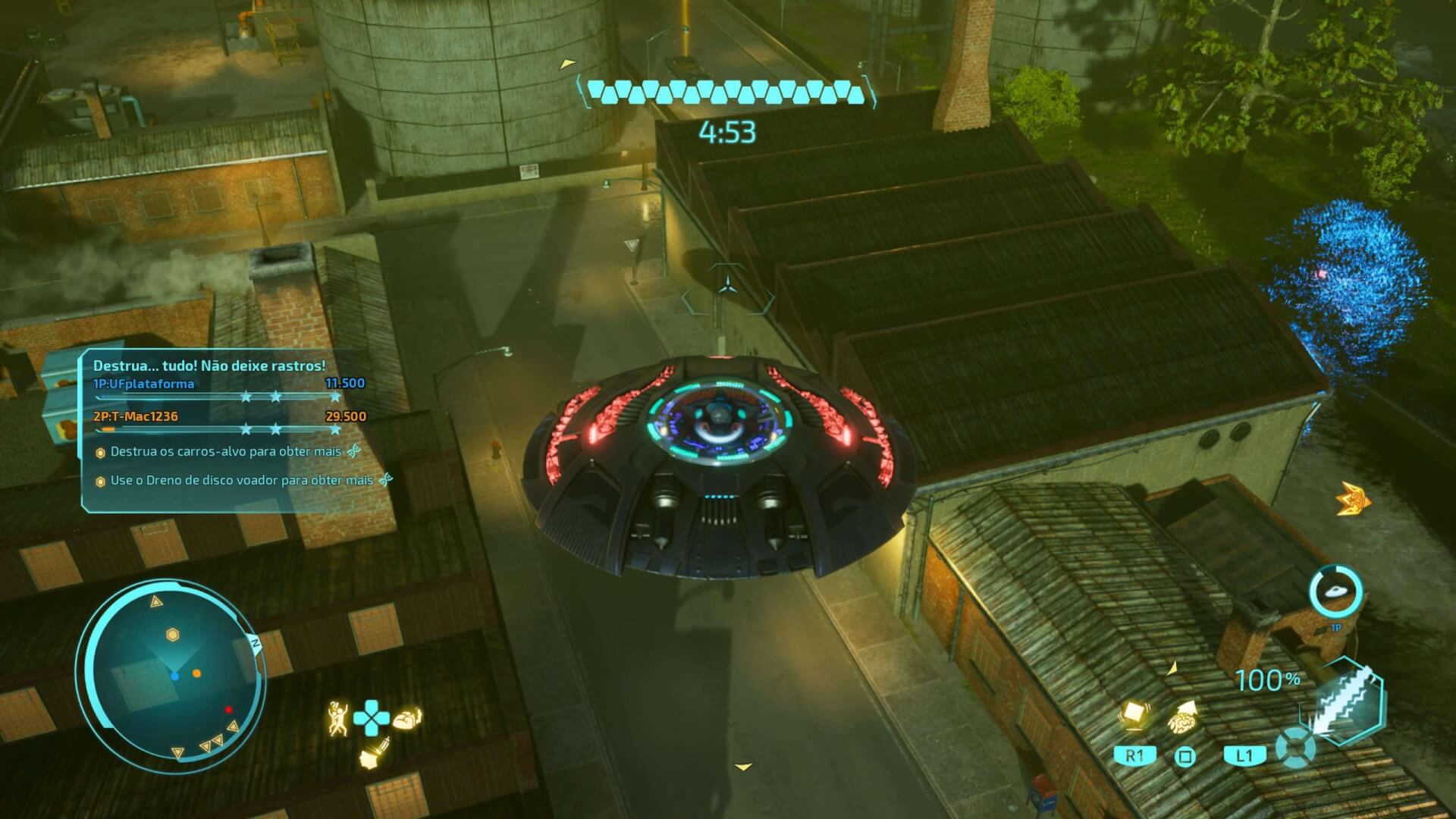This screenshot has height=819, width=1456.
Task: Click the circular saucer status gauge
Action: pos(1335,592)
